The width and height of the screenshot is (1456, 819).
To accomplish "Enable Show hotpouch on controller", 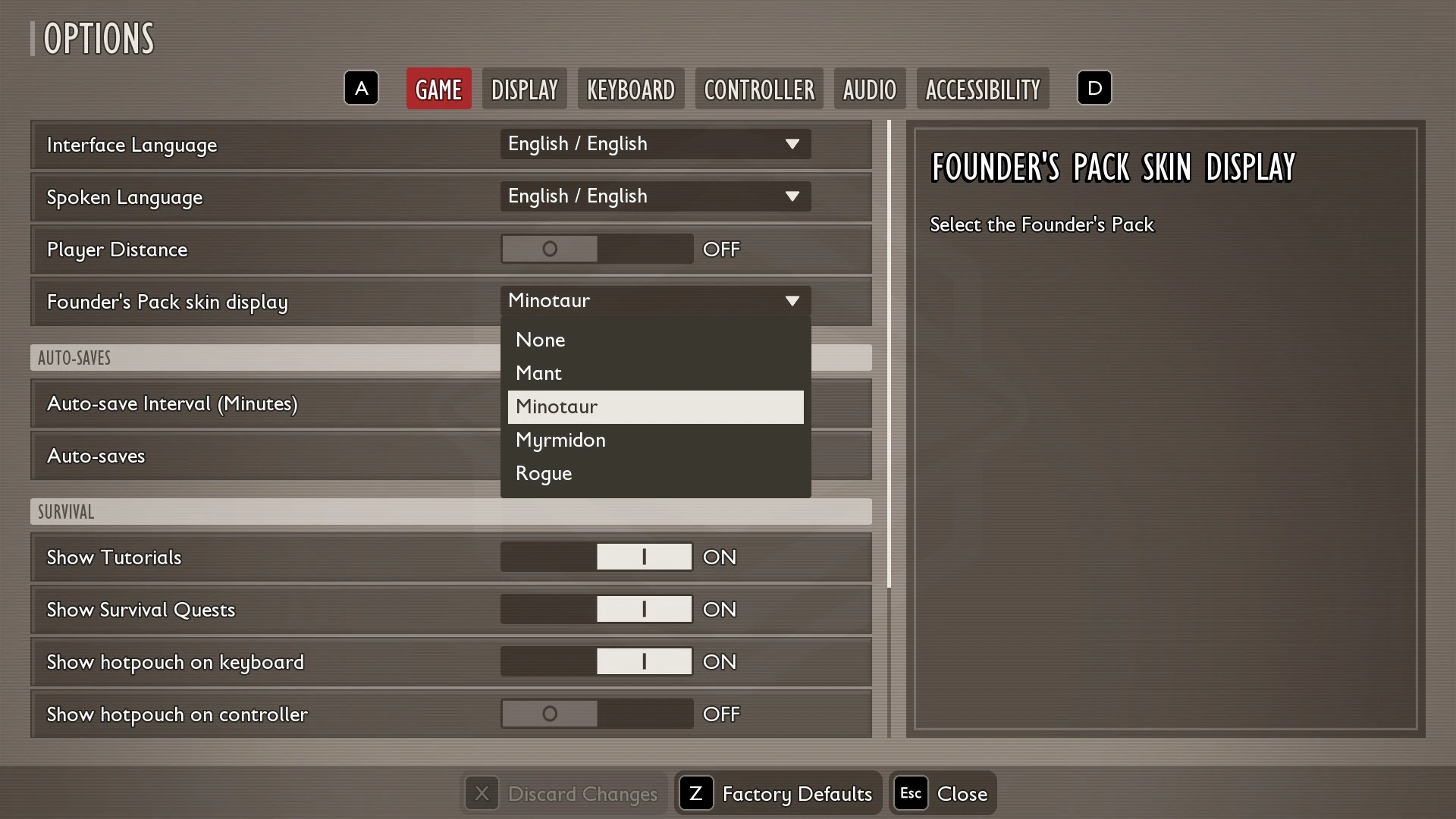I will (x=596, y=714).
